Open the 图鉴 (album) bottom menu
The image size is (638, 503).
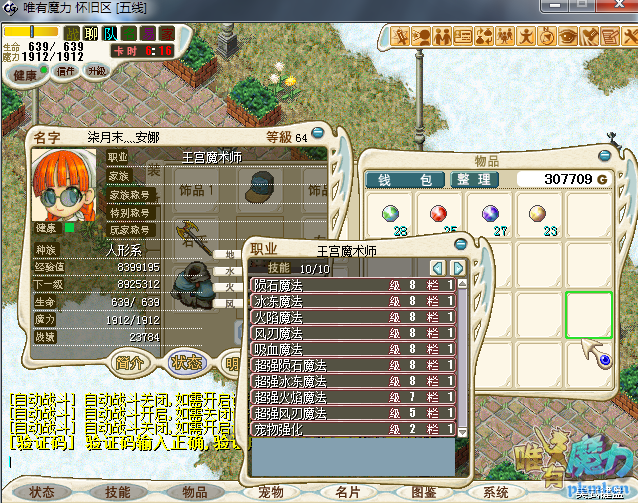point(423,492)
